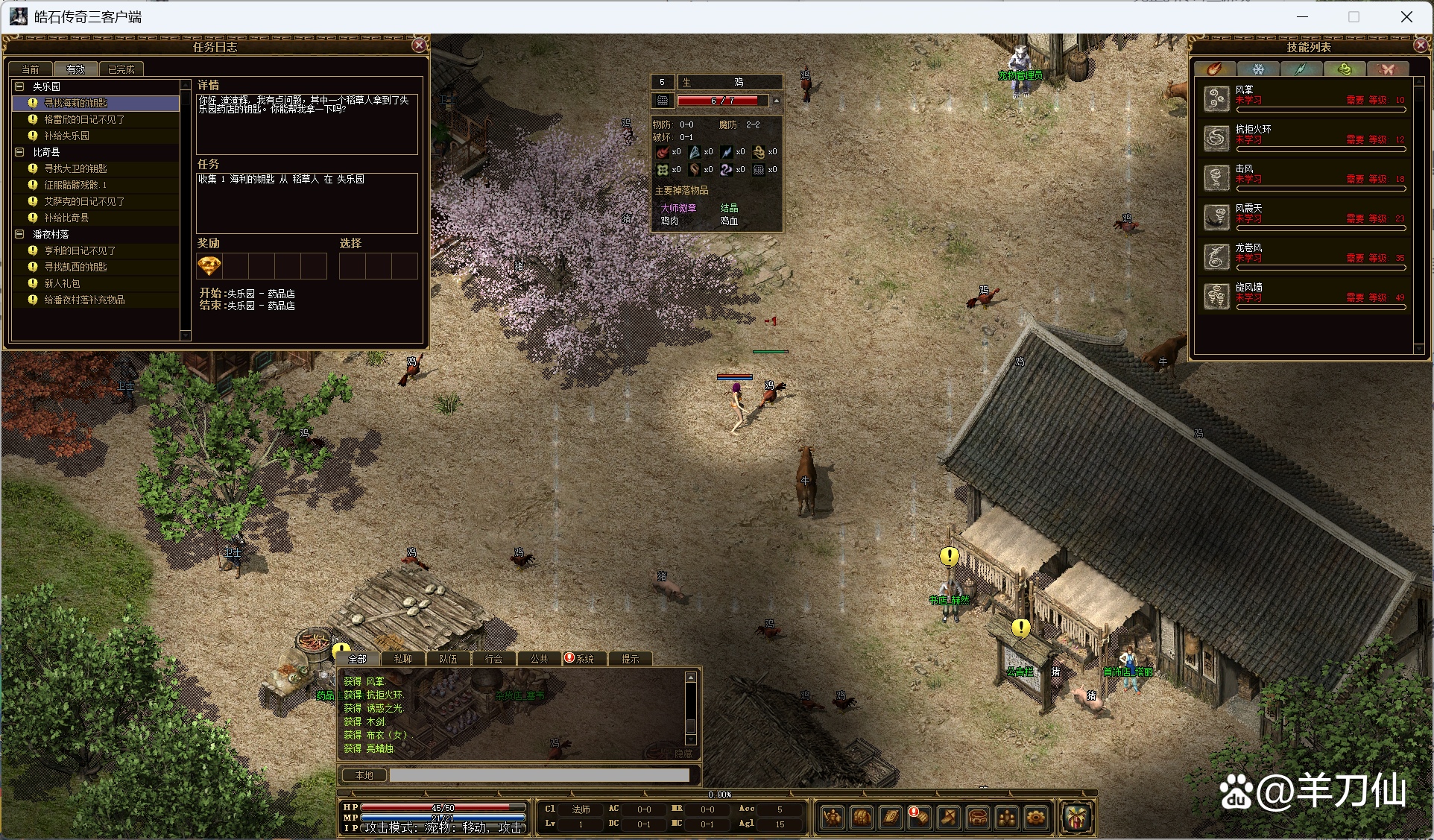Collapse the 比奇县 quest group
1434x840 pixels.
pyautogui.click(x=20, y=152)
